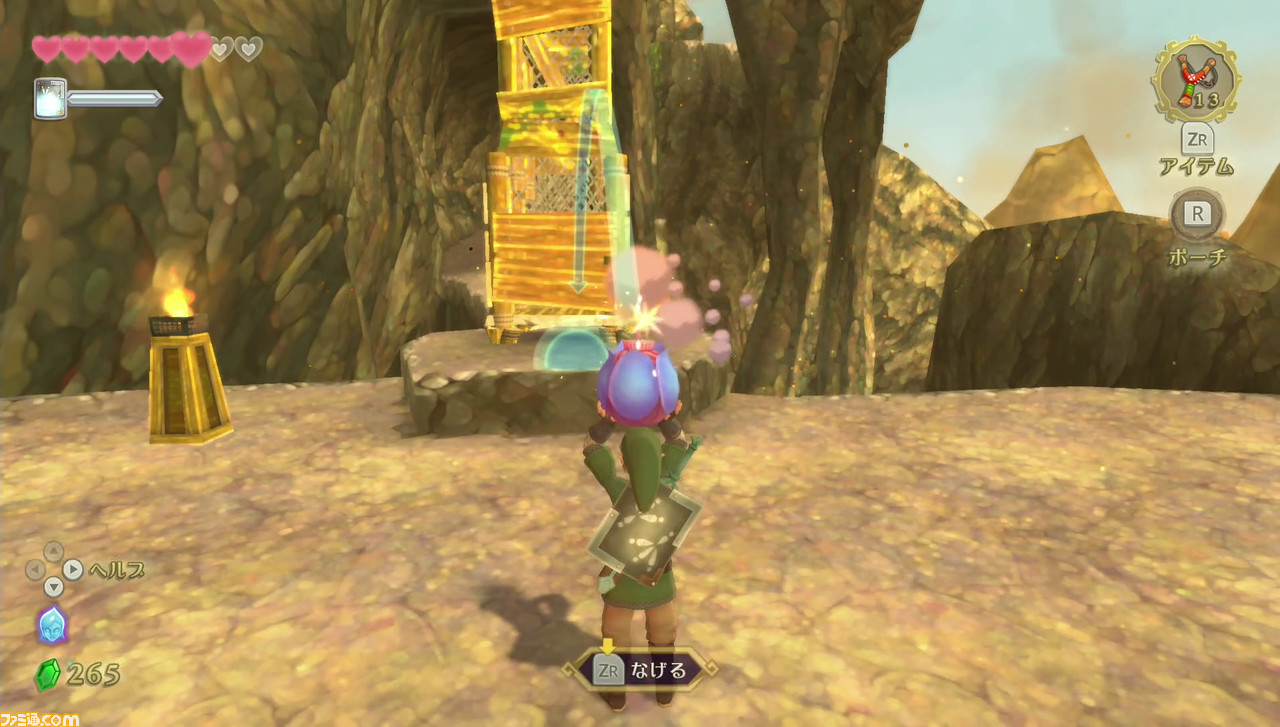1280x727 pixels.
Task: Select the Slingshot item icon
Action: (1192, 80)
